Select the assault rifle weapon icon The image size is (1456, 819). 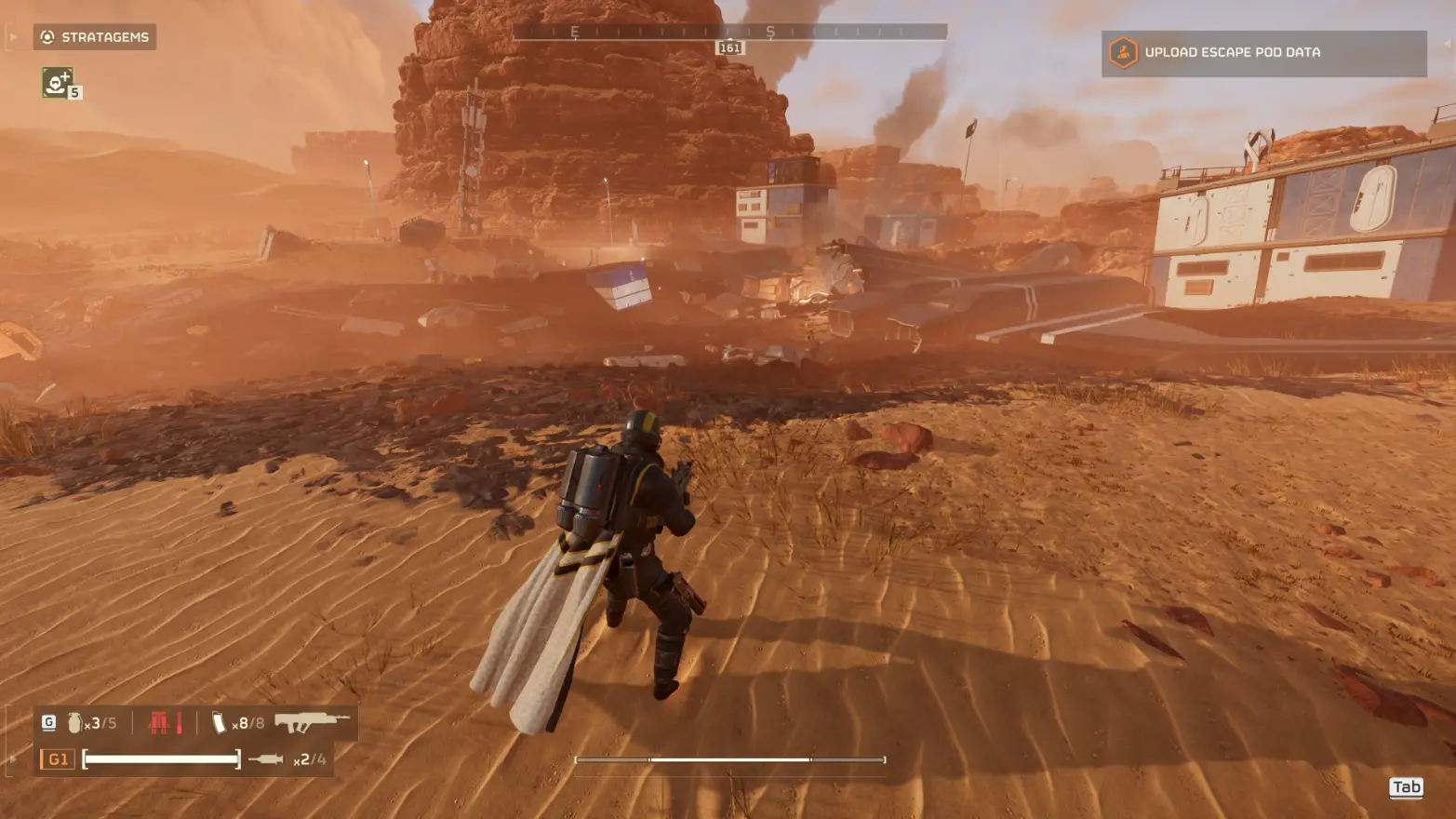click(312, 722)
